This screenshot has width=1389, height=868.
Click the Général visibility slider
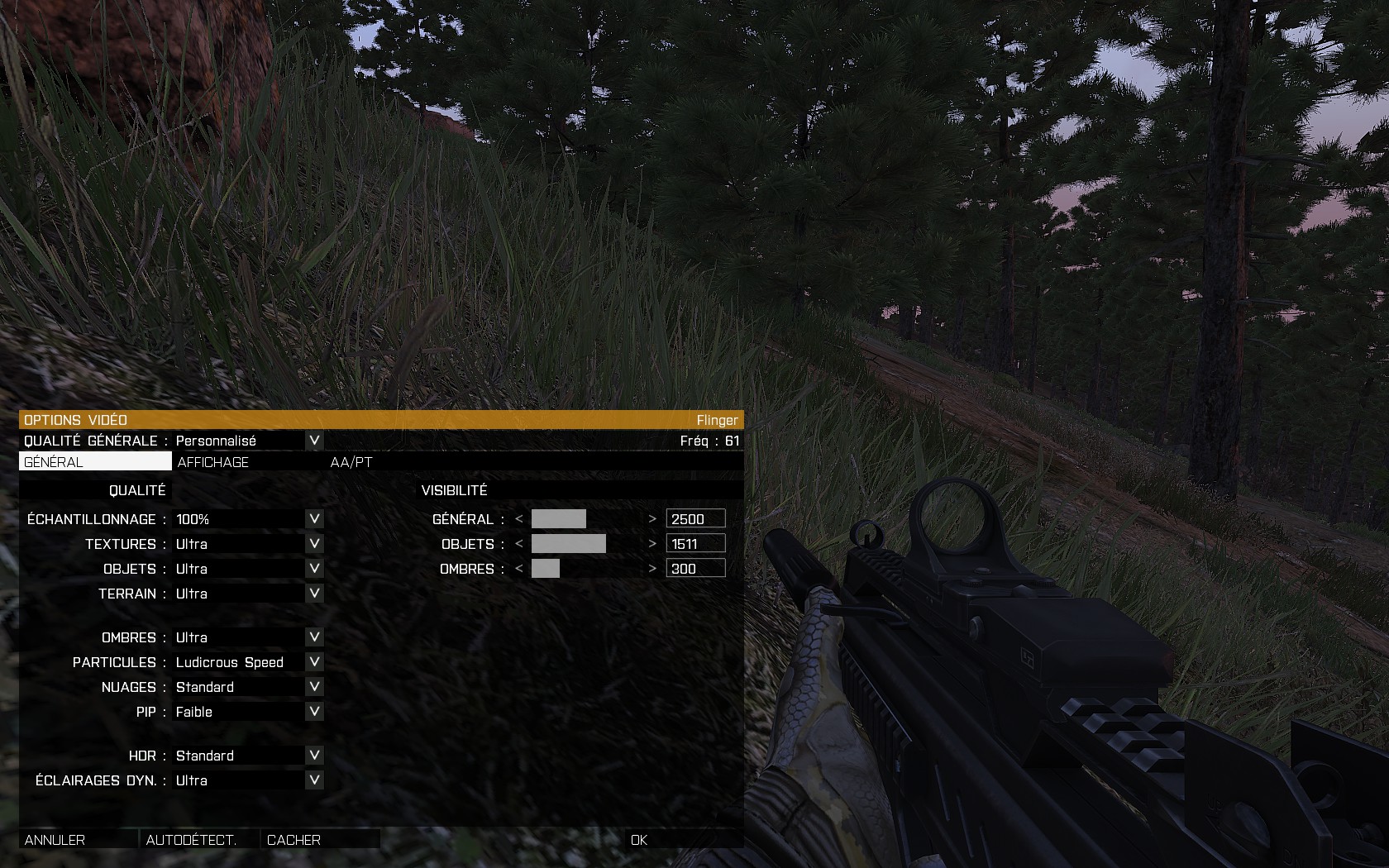585,519
